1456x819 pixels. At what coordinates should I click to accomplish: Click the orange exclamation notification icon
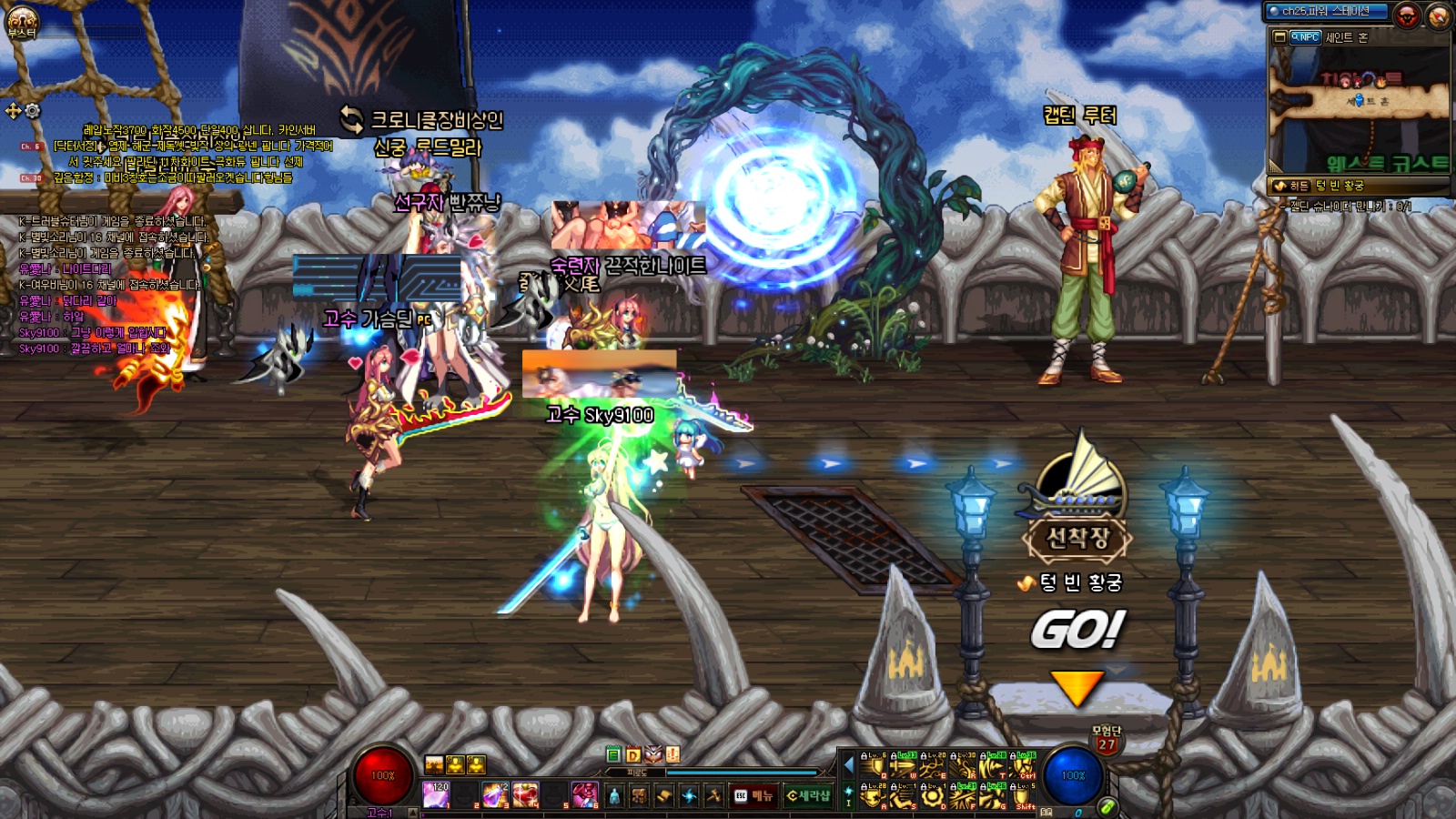pyautogui.click(x=672, y=754)
